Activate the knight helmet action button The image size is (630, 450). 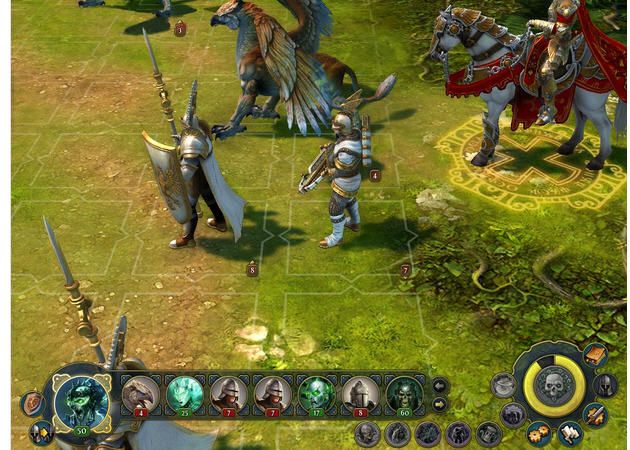[605, 384]
